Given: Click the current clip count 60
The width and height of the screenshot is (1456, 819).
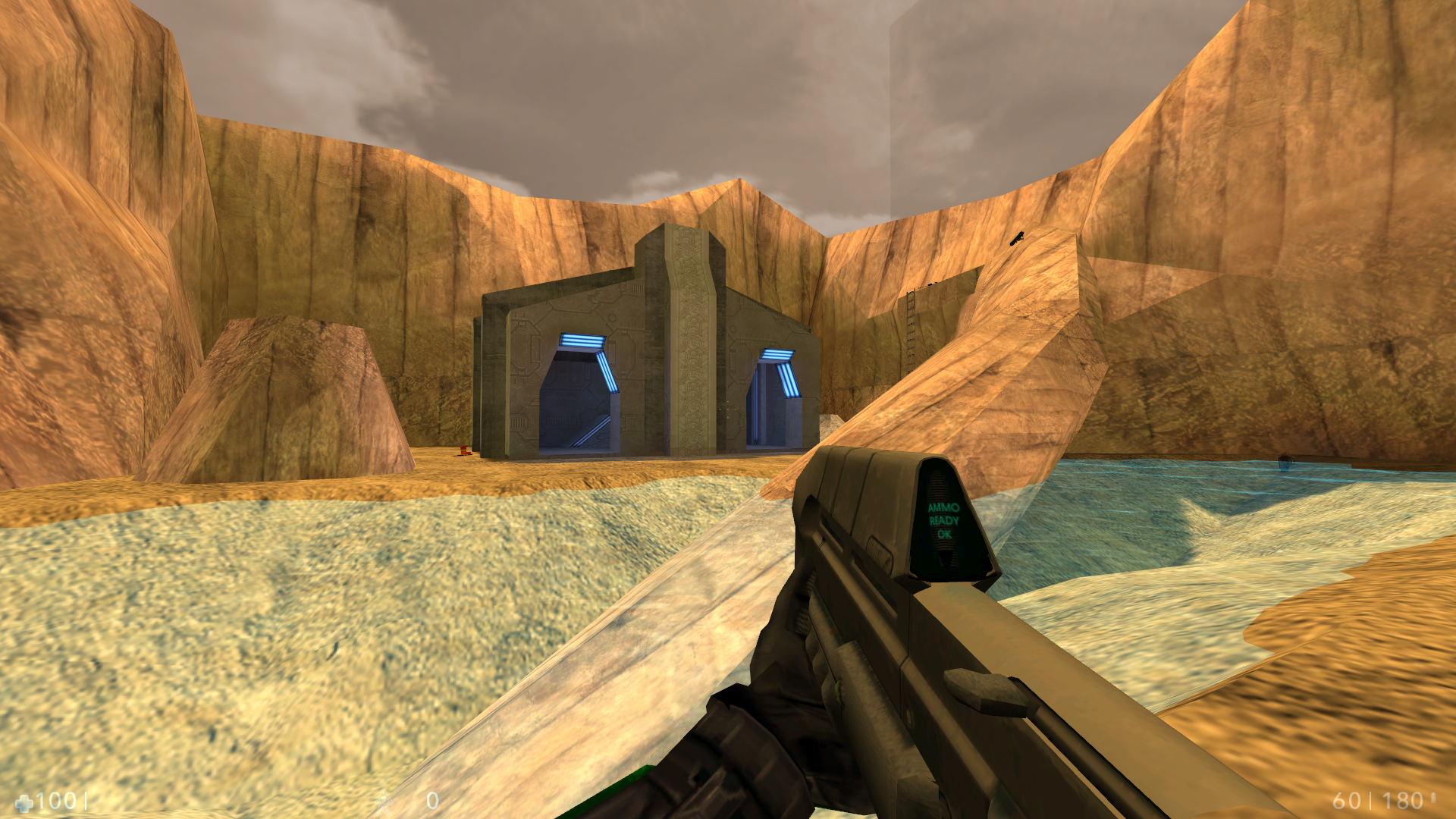Looking at the screenshot, I should (x=1347, y=800).
